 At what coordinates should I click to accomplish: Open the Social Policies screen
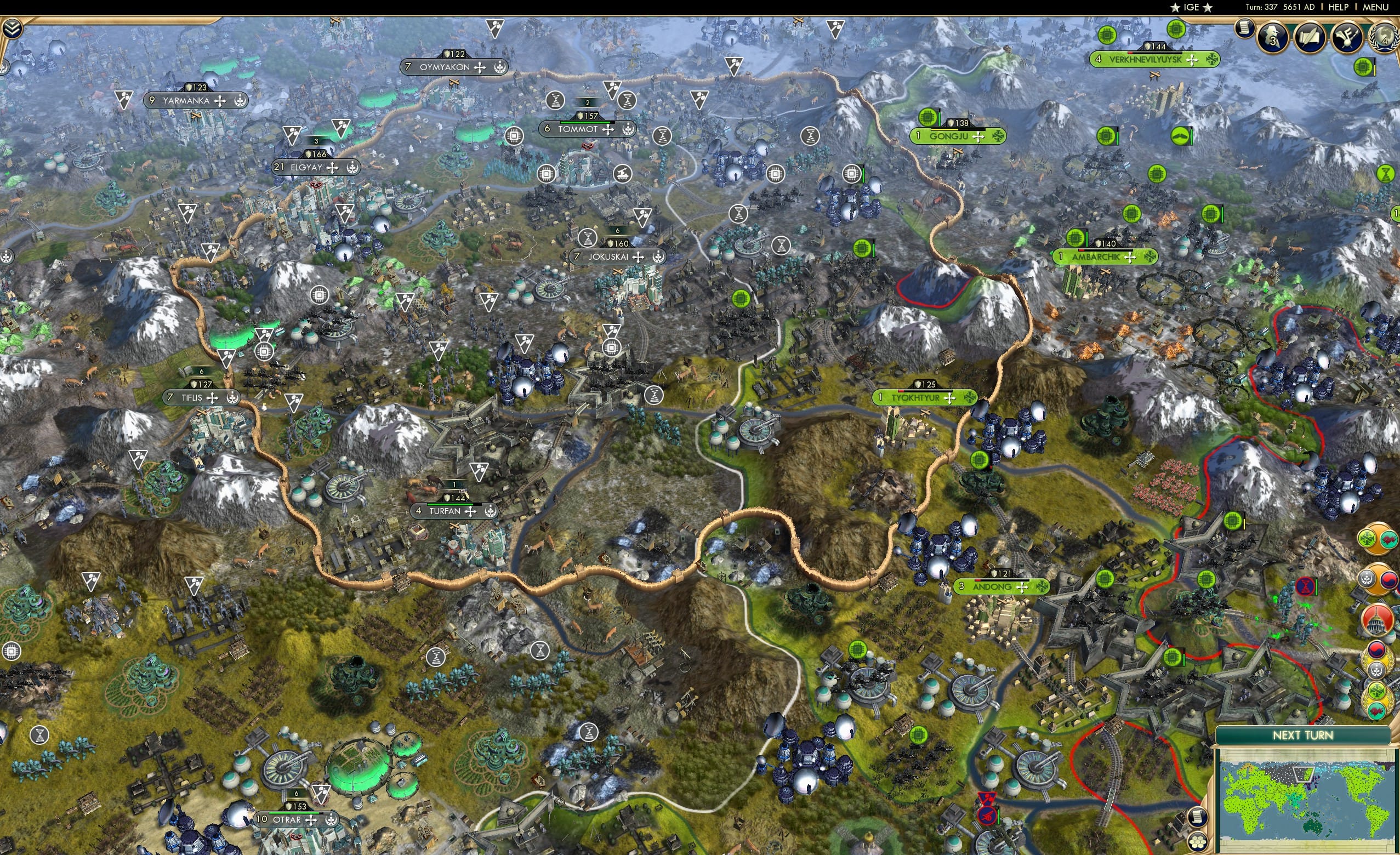[x=1311, y=37]
